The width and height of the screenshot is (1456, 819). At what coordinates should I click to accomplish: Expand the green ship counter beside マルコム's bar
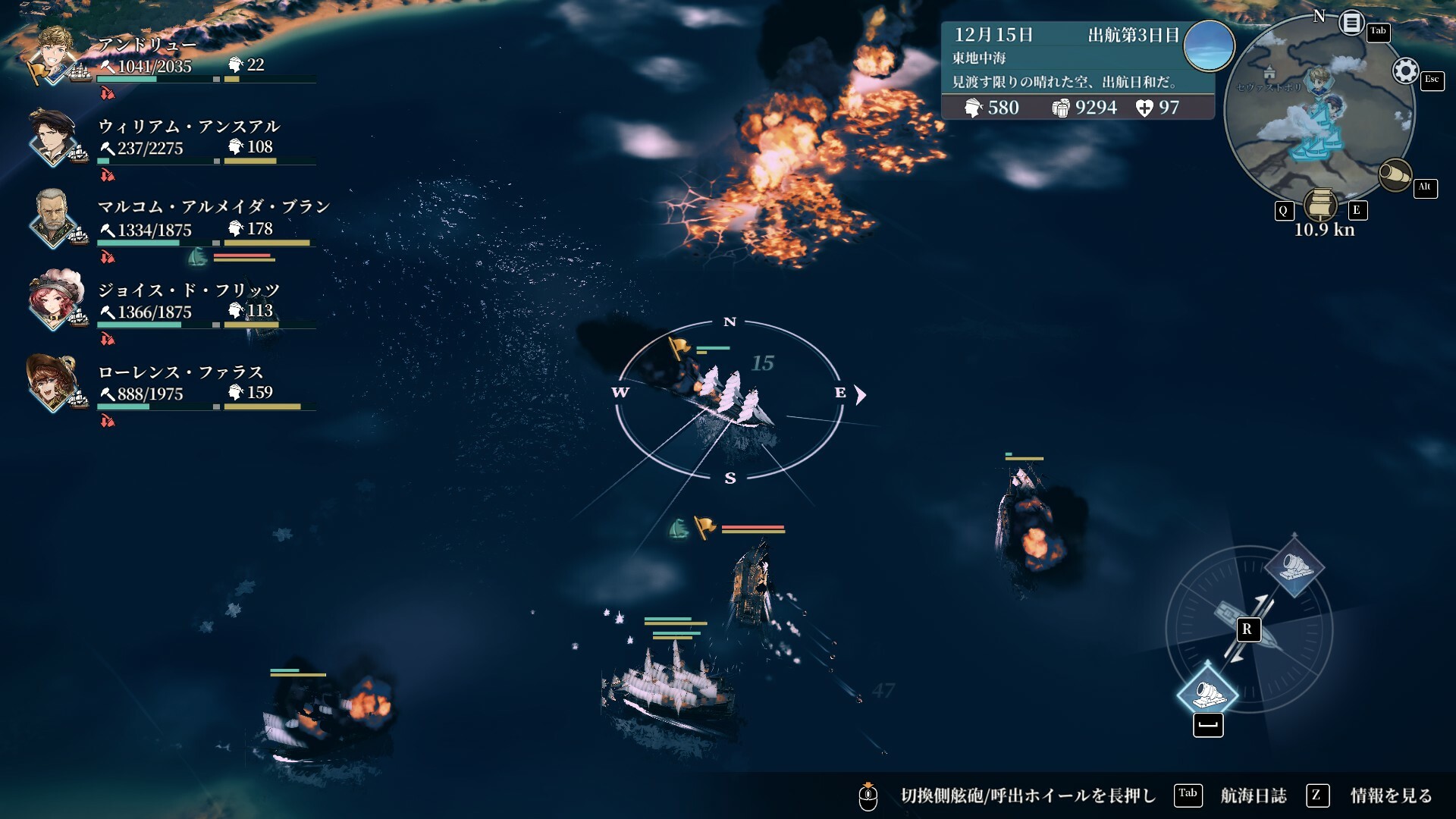(x=197, y=256)
